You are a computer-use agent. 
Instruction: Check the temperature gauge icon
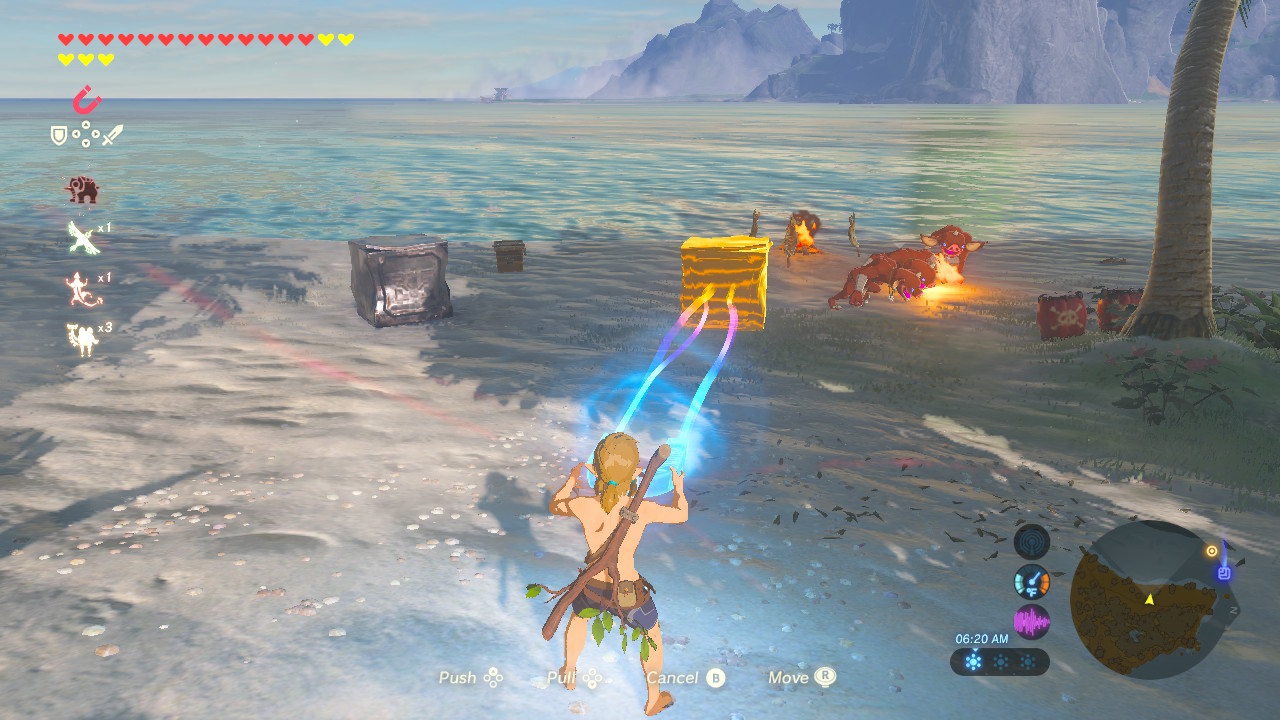tap(1031, 582)
